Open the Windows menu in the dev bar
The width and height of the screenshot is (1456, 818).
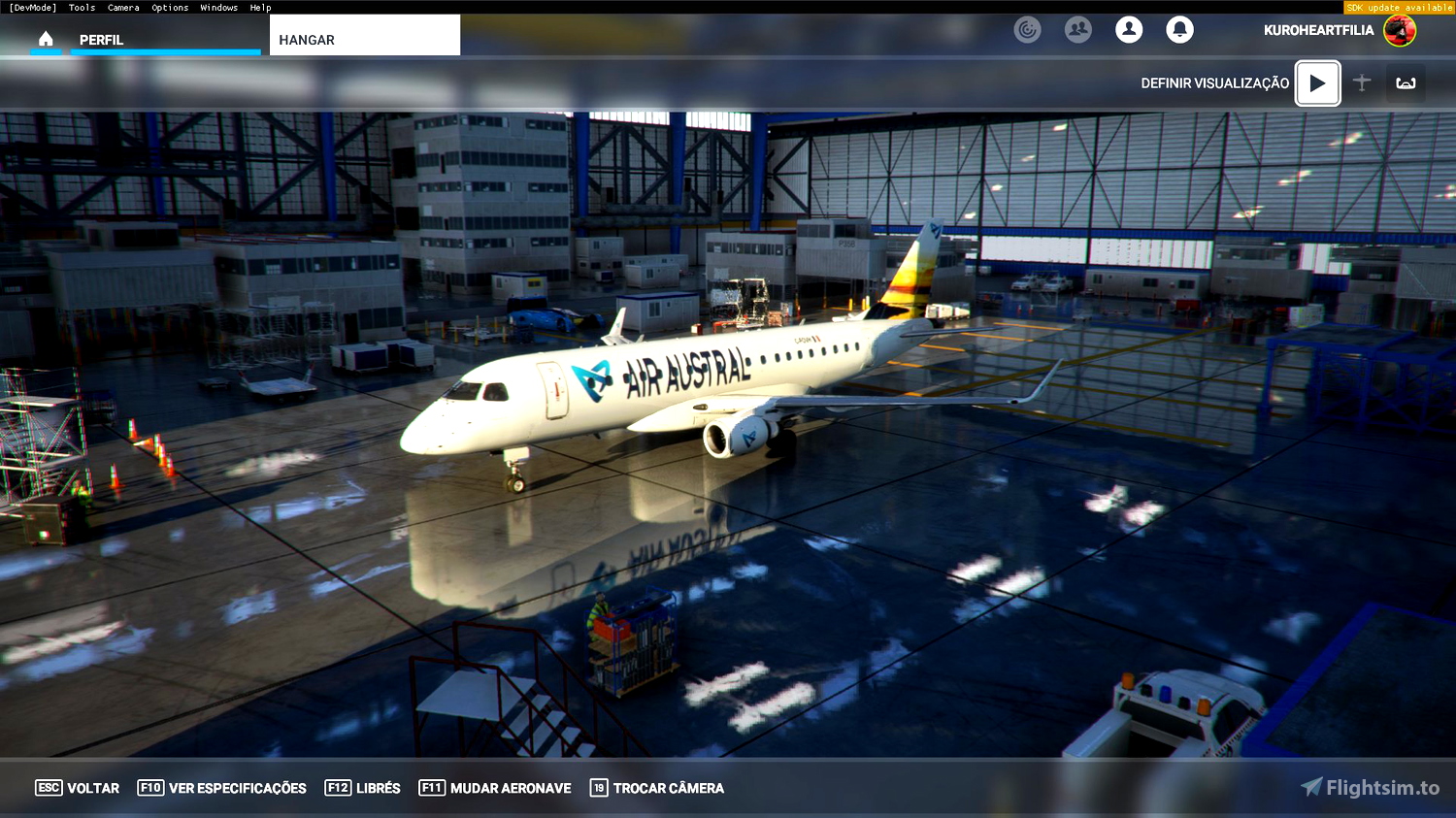pyautogui.click(x=218, y=7)
